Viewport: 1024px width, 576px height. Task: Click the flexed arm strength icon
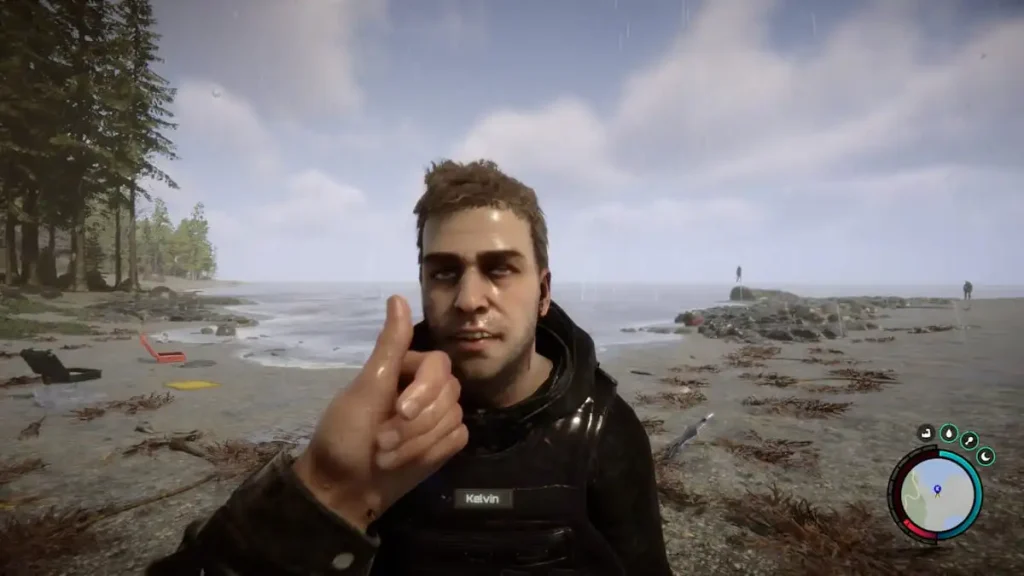[x=927, y=434]
